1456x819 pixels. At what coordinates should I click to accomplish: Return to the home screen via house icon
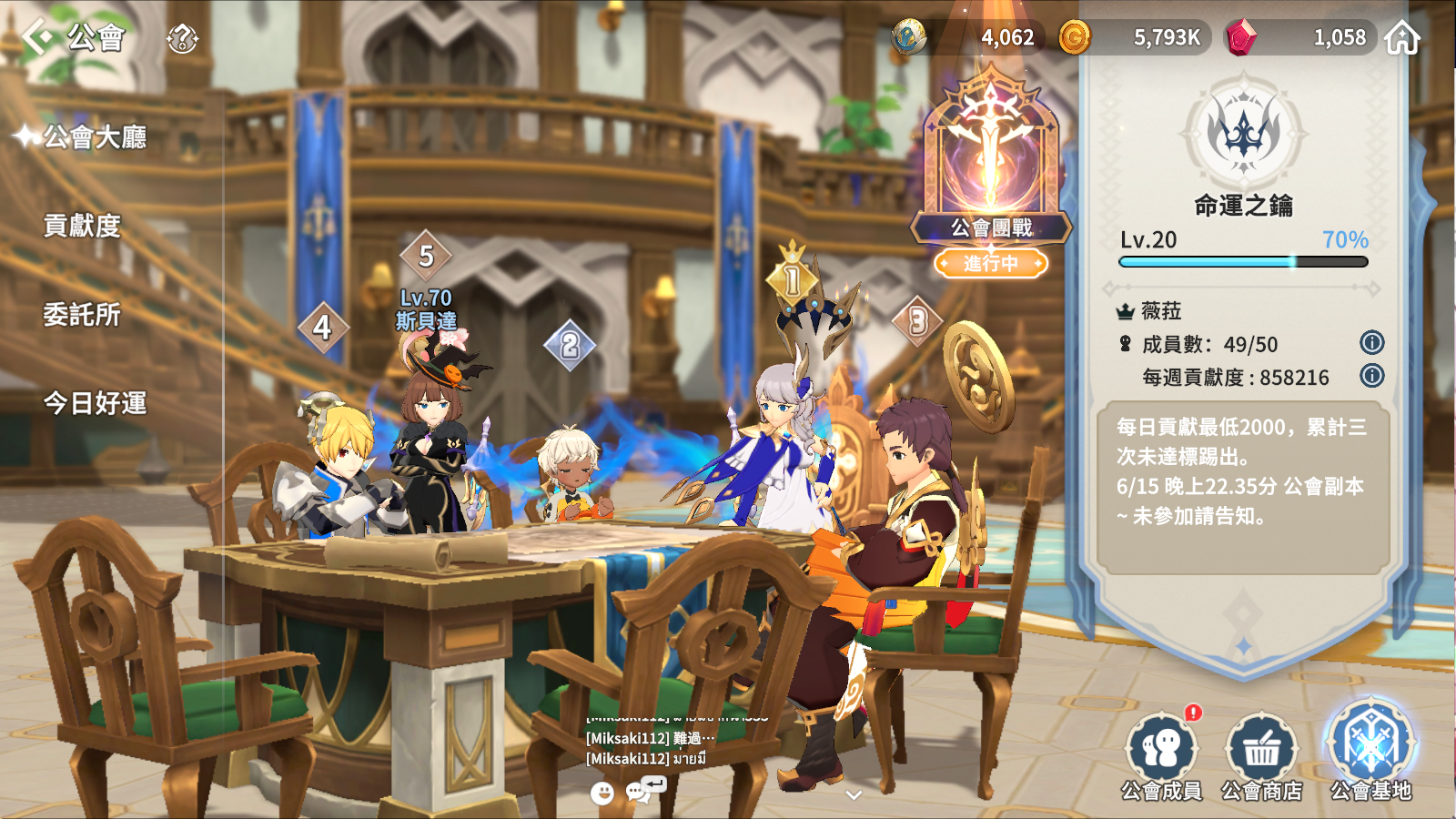pos(1402,38)
